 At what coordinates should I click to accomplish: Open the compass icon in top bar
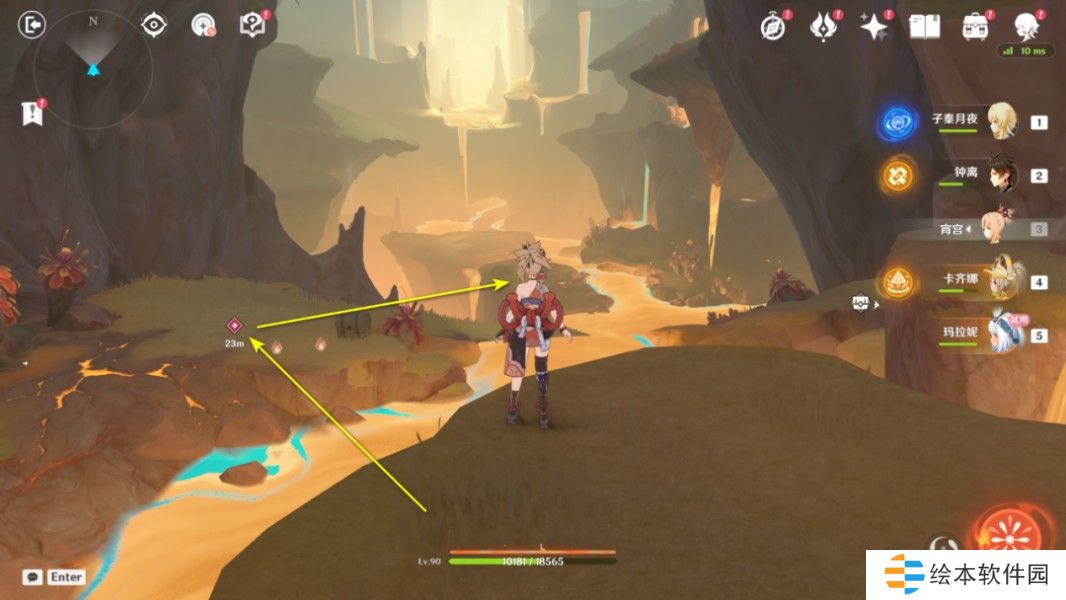[772, 27]
